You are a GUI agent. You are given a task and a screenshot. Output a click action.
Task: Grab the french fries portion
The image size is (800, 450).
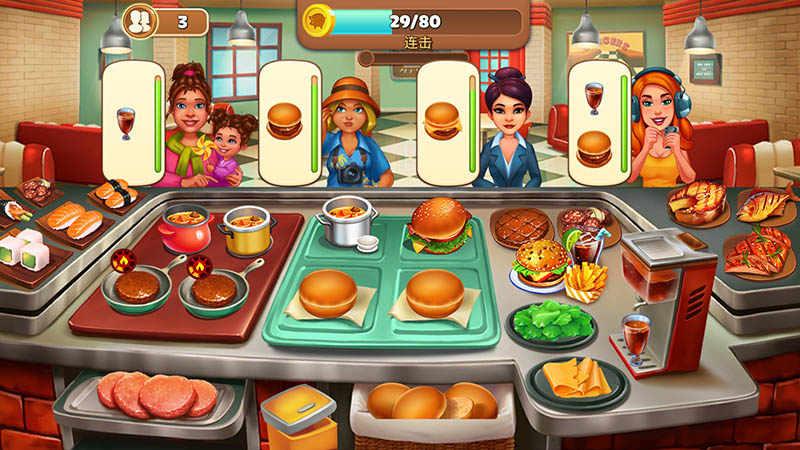coord(585,280)
